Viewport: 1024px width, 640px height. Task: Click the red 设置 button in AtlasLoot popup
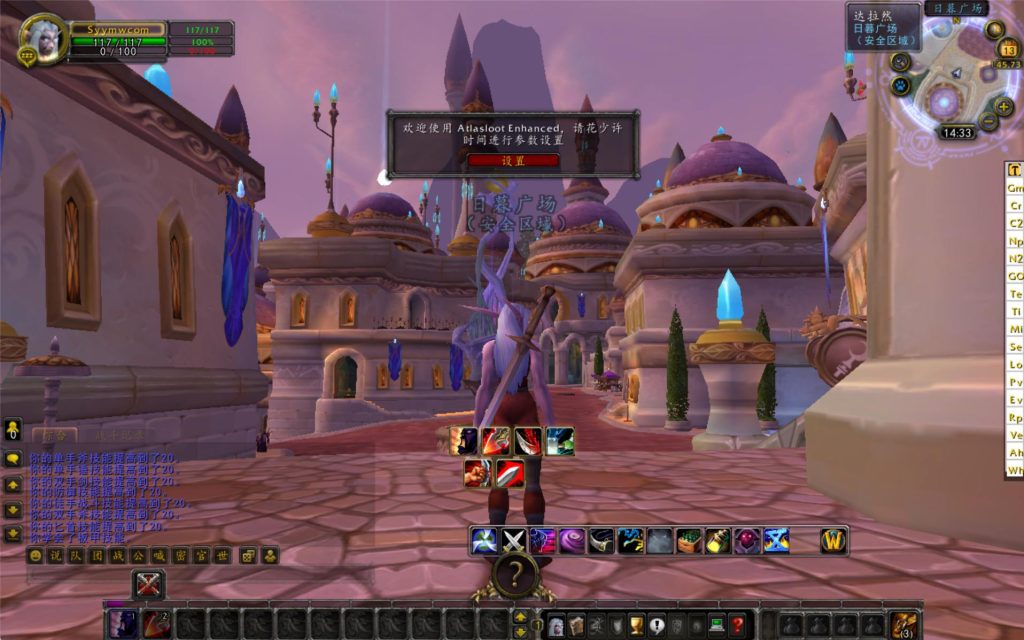(513, 160)
